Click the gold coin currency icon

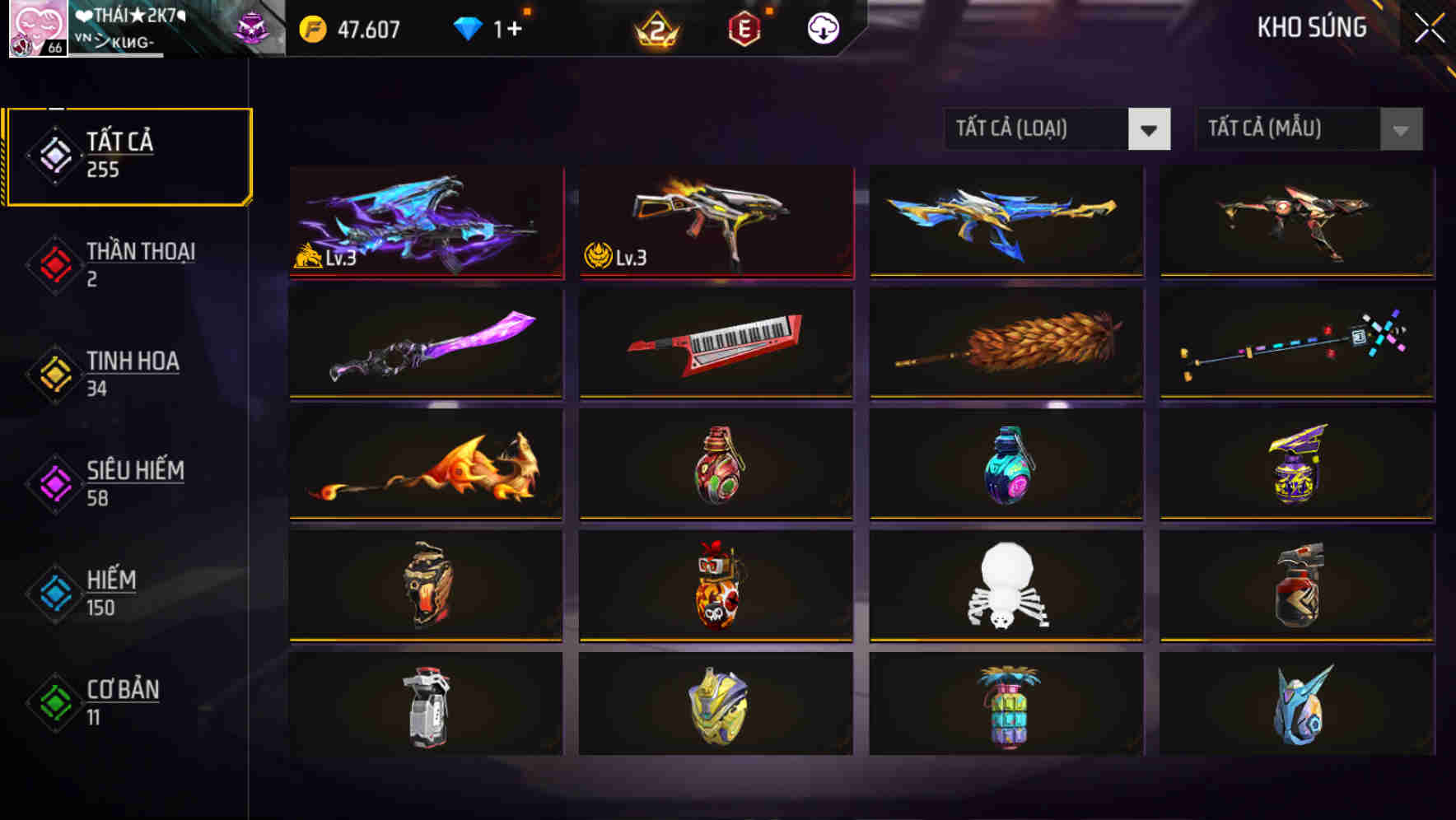click(311, 27)
